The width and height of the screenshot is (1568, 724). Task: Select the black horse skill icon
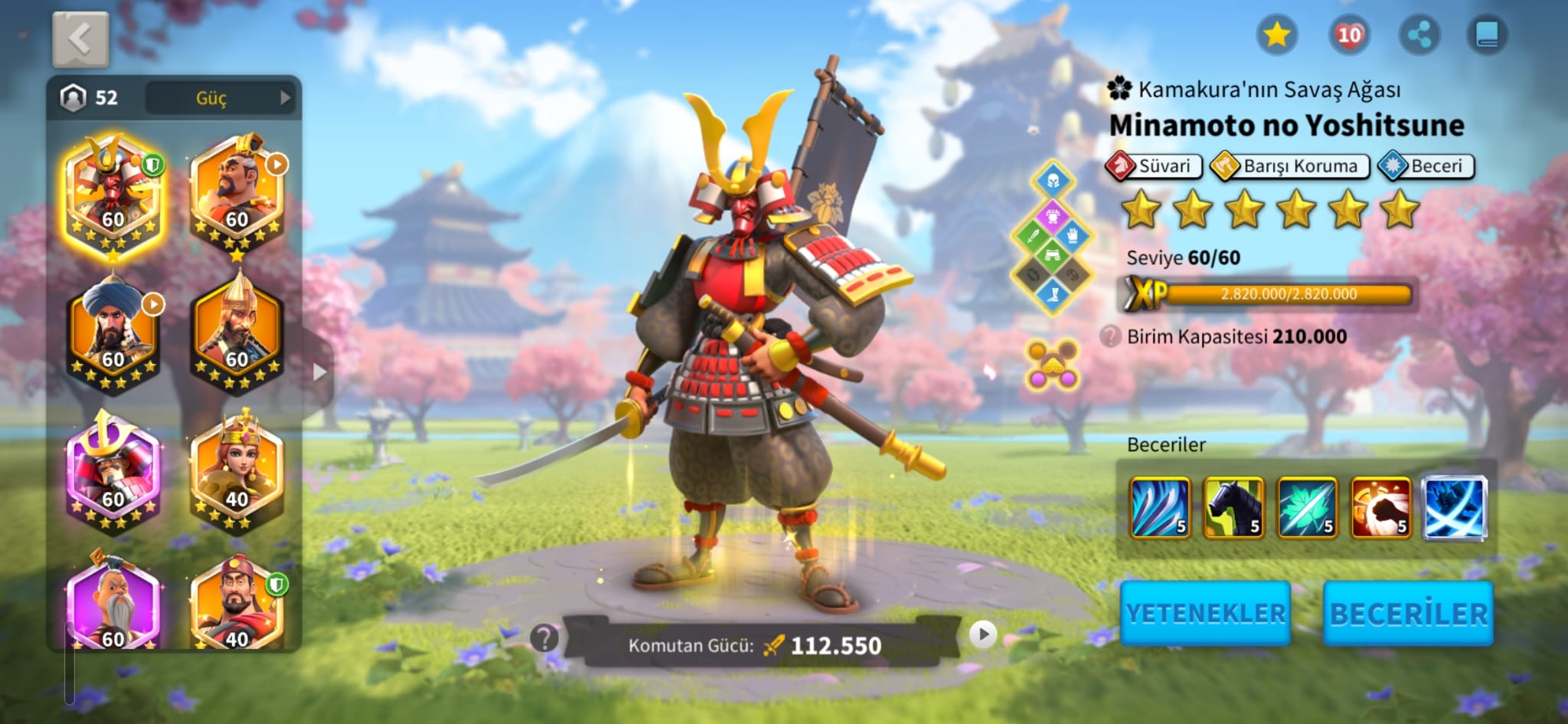click(x=1233, y=507)
